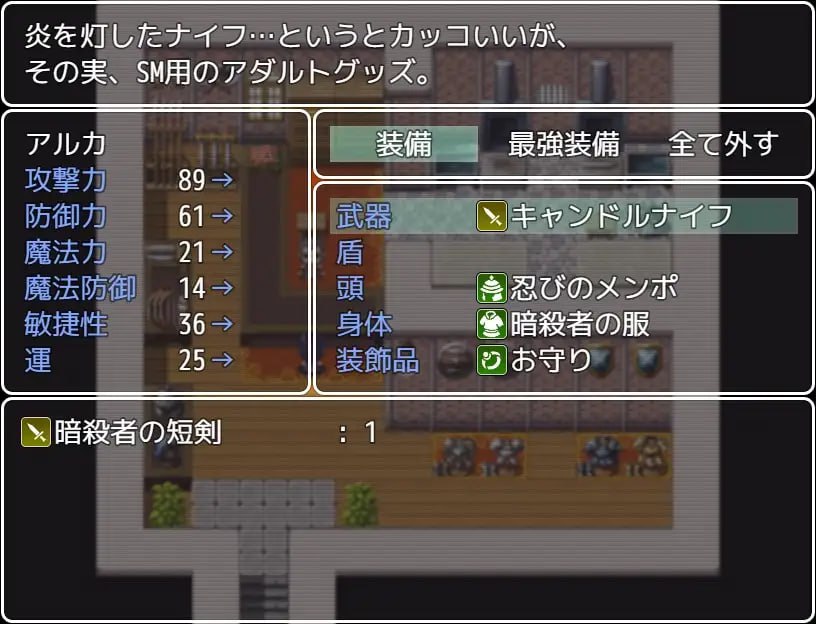Select the 装備 command
The height and width of the screenshot is (624, 816).
coord(404,144)
